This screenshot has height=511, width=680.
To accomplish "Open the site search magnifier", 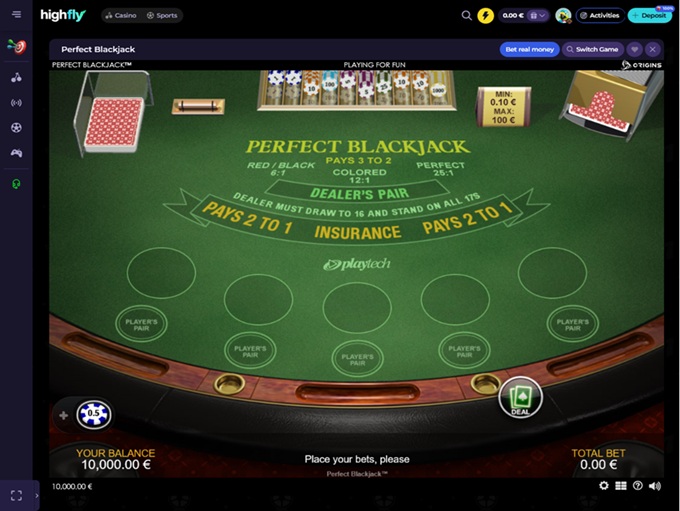I will pyautogui.click(x=466, y=16).
